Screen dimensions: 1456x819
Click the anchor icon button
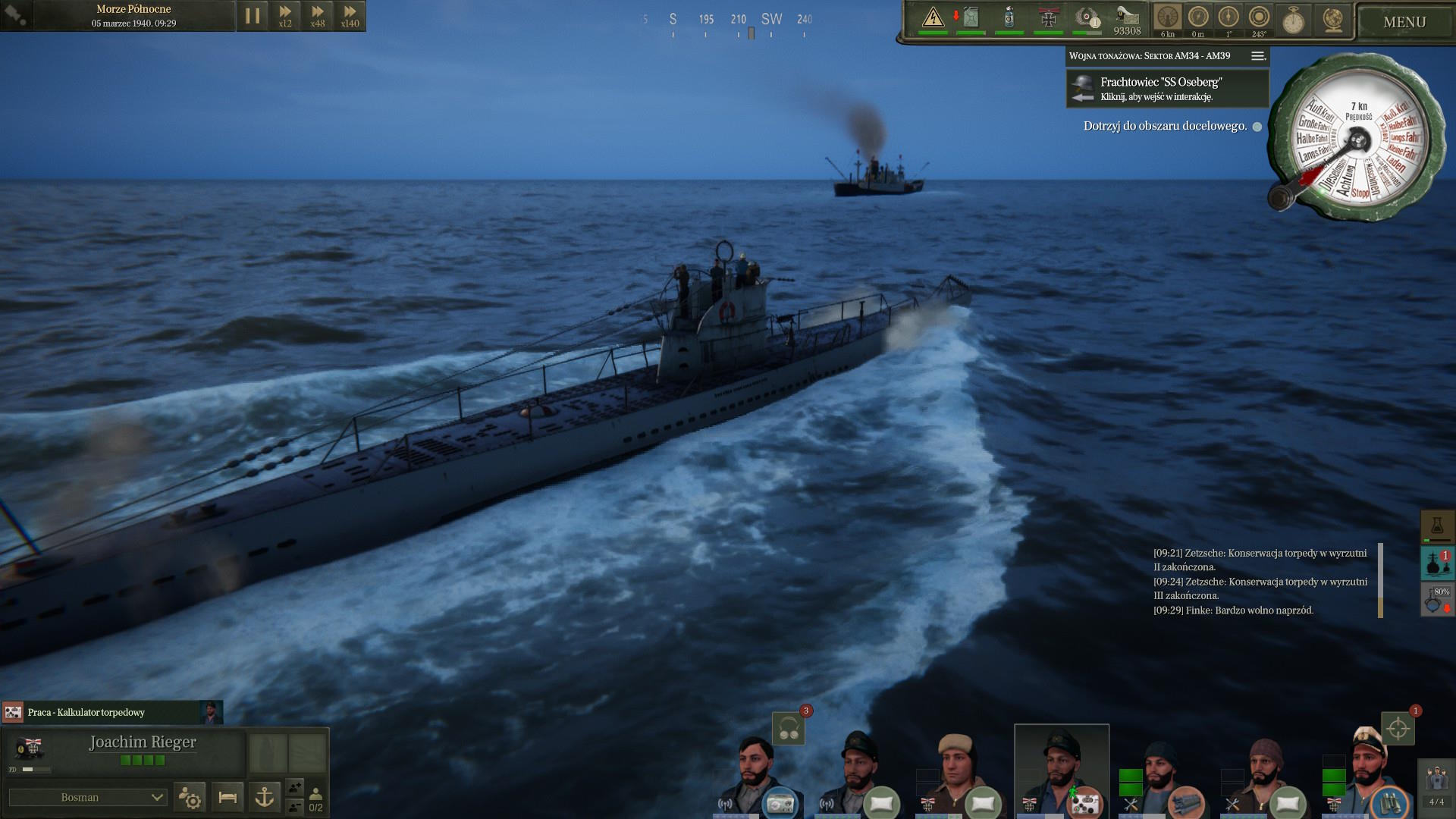point(265,797)
